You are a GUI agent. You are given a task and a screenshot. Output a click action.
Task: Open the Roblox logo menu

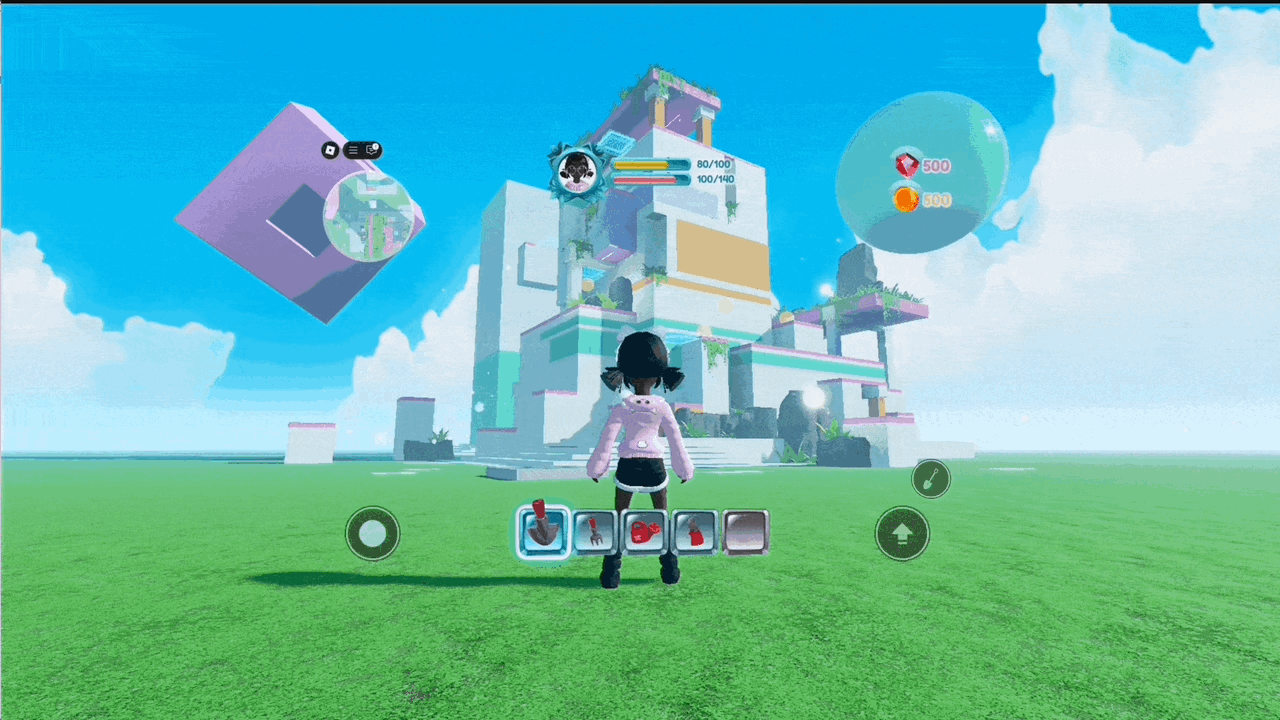(330, 150)
